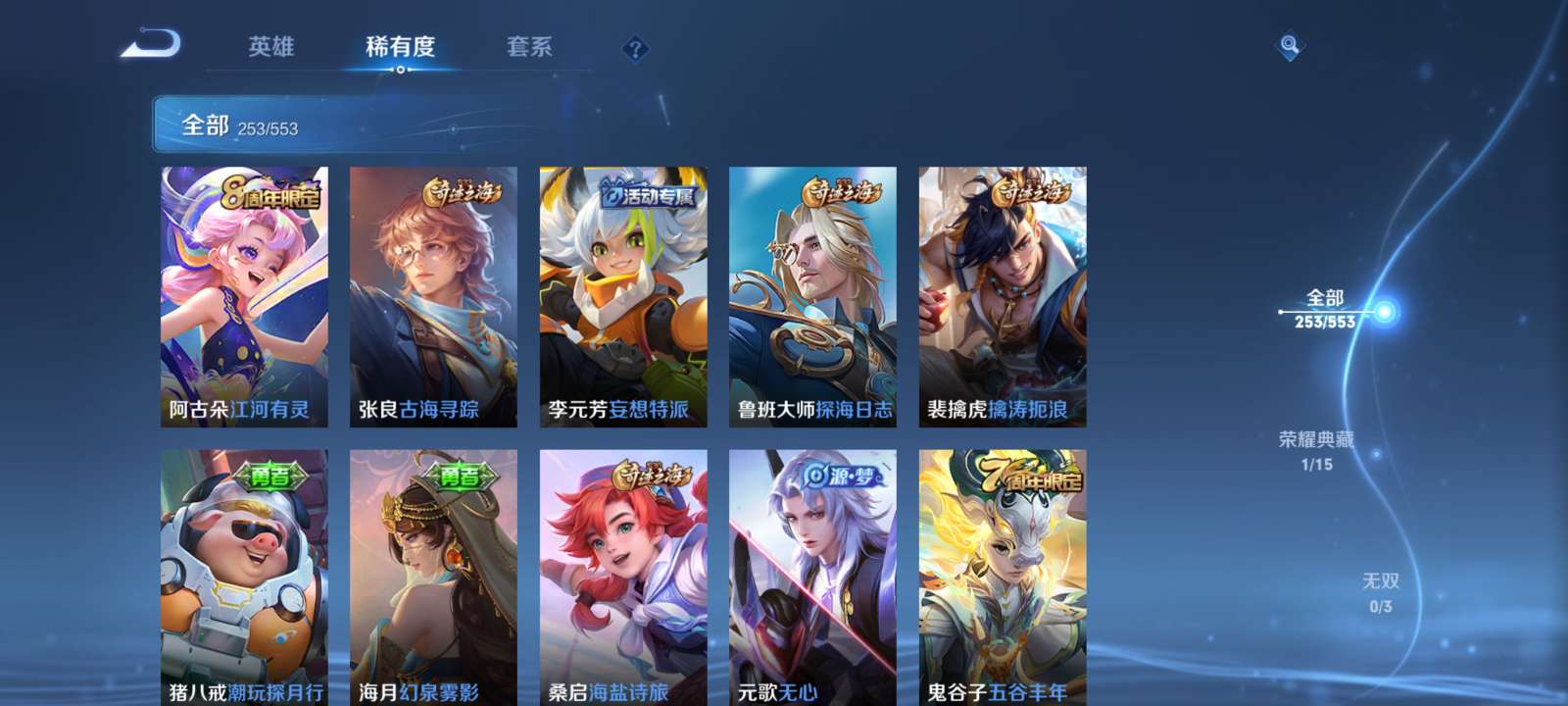This screenshot has width=1568, height=706.
Task: Switch to the 英雄 tab
Action: (272, 47)
